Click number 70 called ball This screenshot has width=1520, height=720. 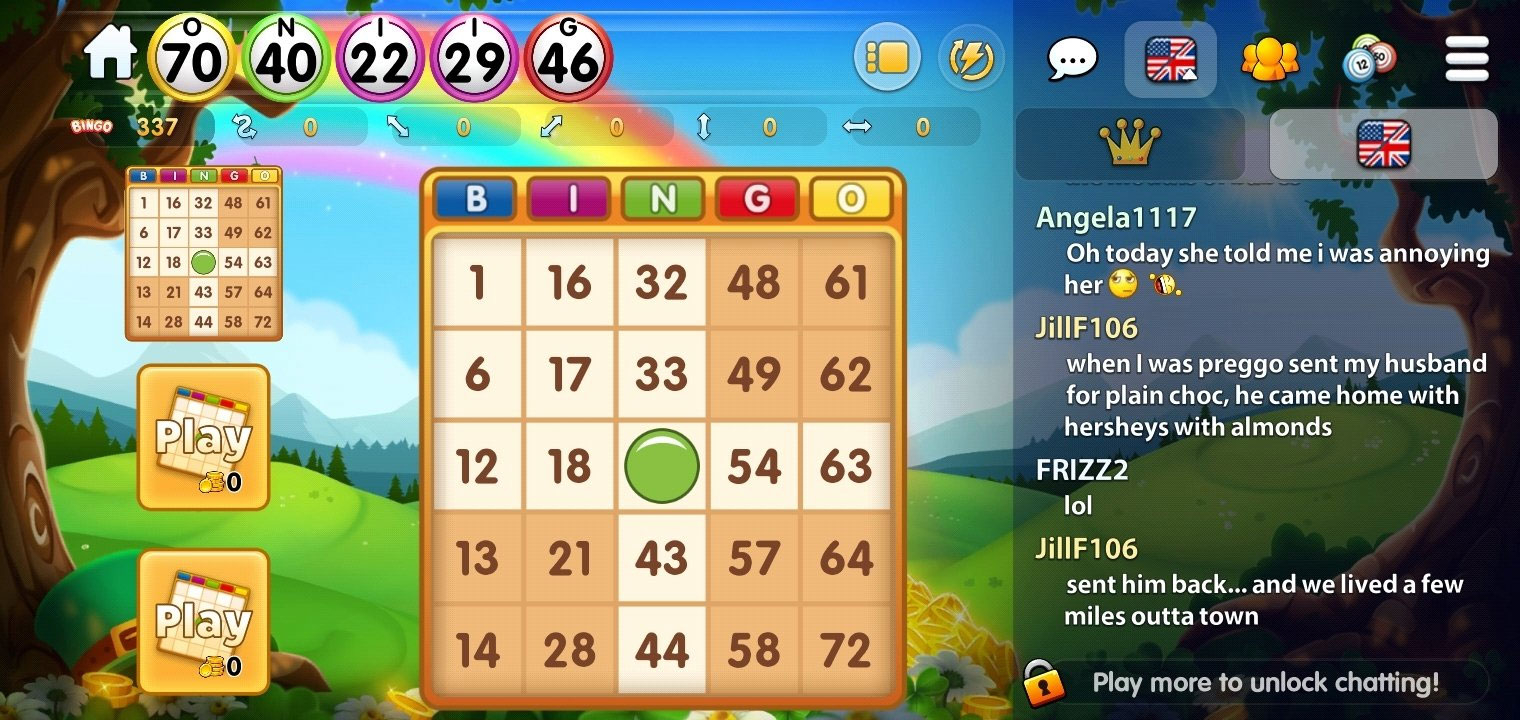pos(192,59)
